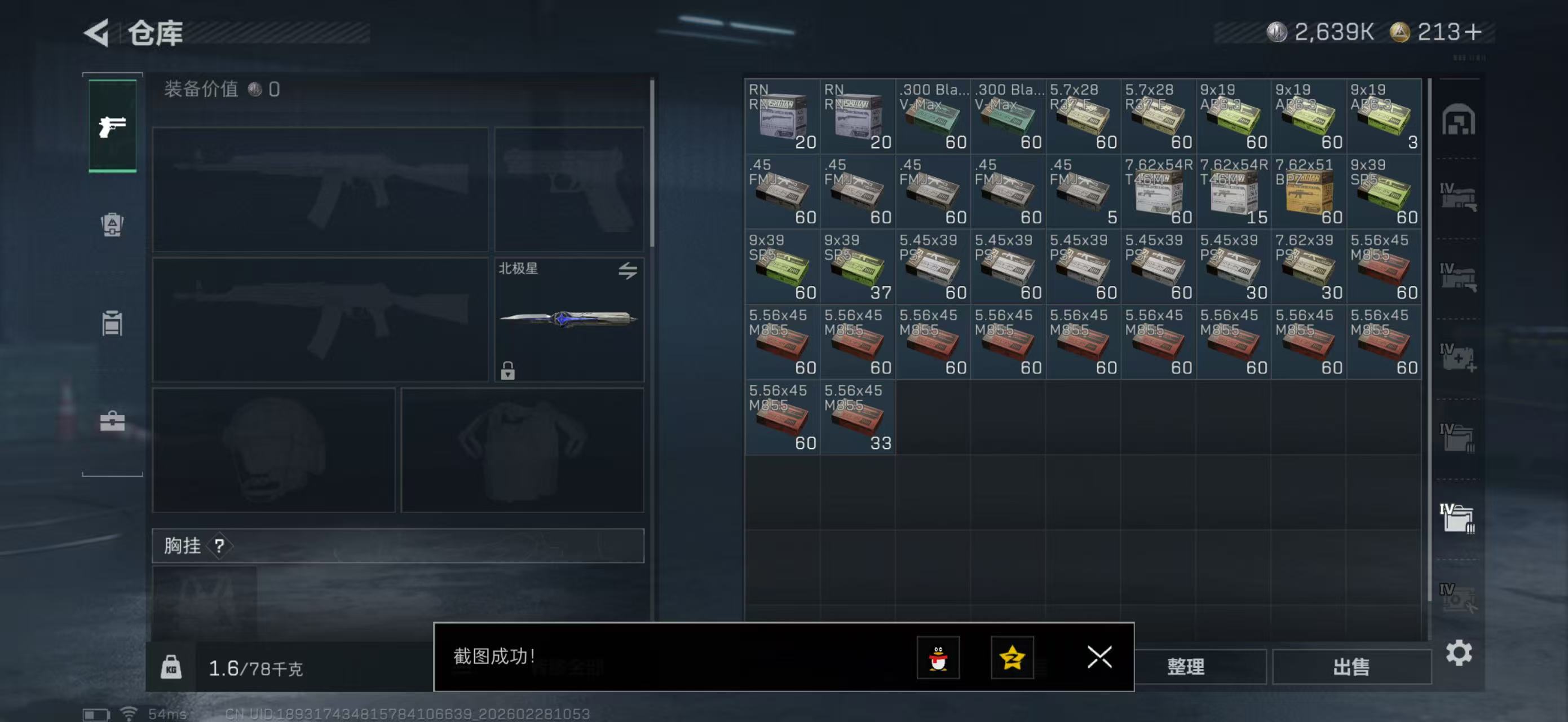Show the 胸挂 help tooltip
The height and width of the screenshot is (722, 1568).
click(x=219, y=546)
